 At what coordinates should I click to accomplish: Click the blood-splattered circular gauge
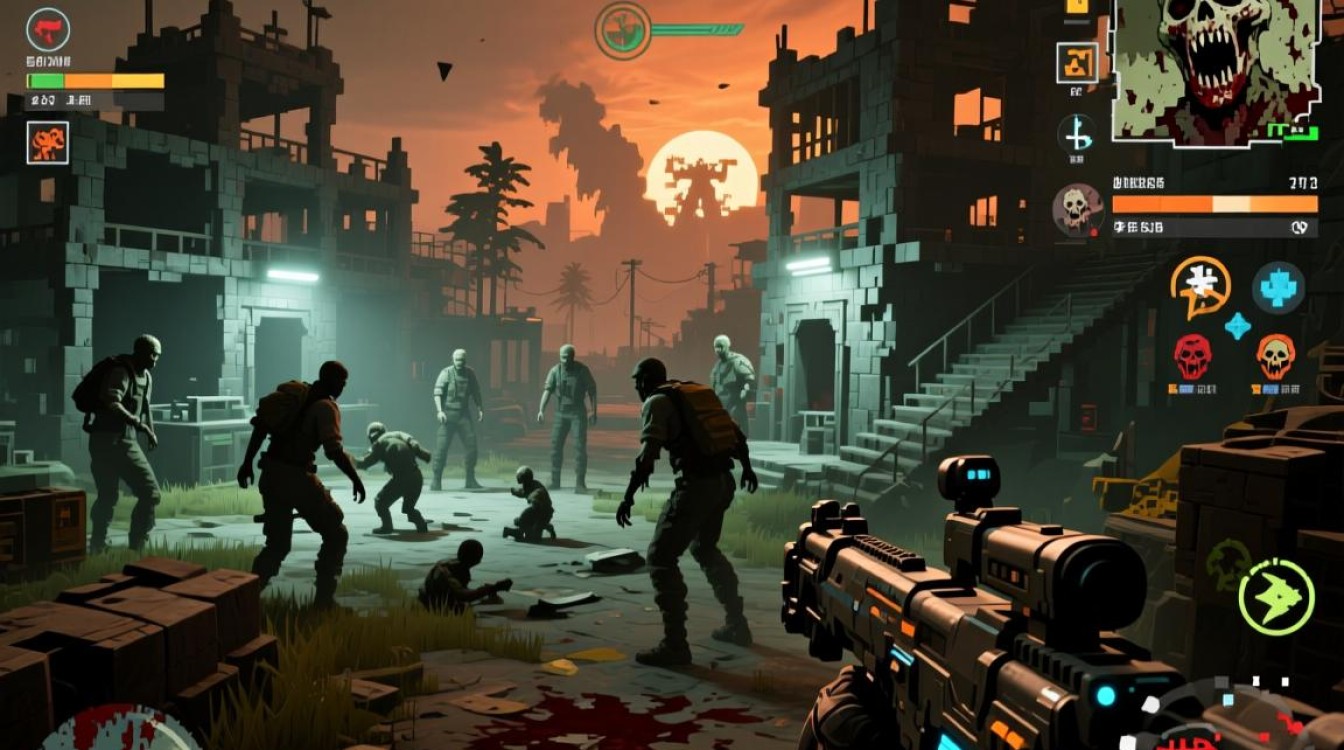tap(120, 730)
